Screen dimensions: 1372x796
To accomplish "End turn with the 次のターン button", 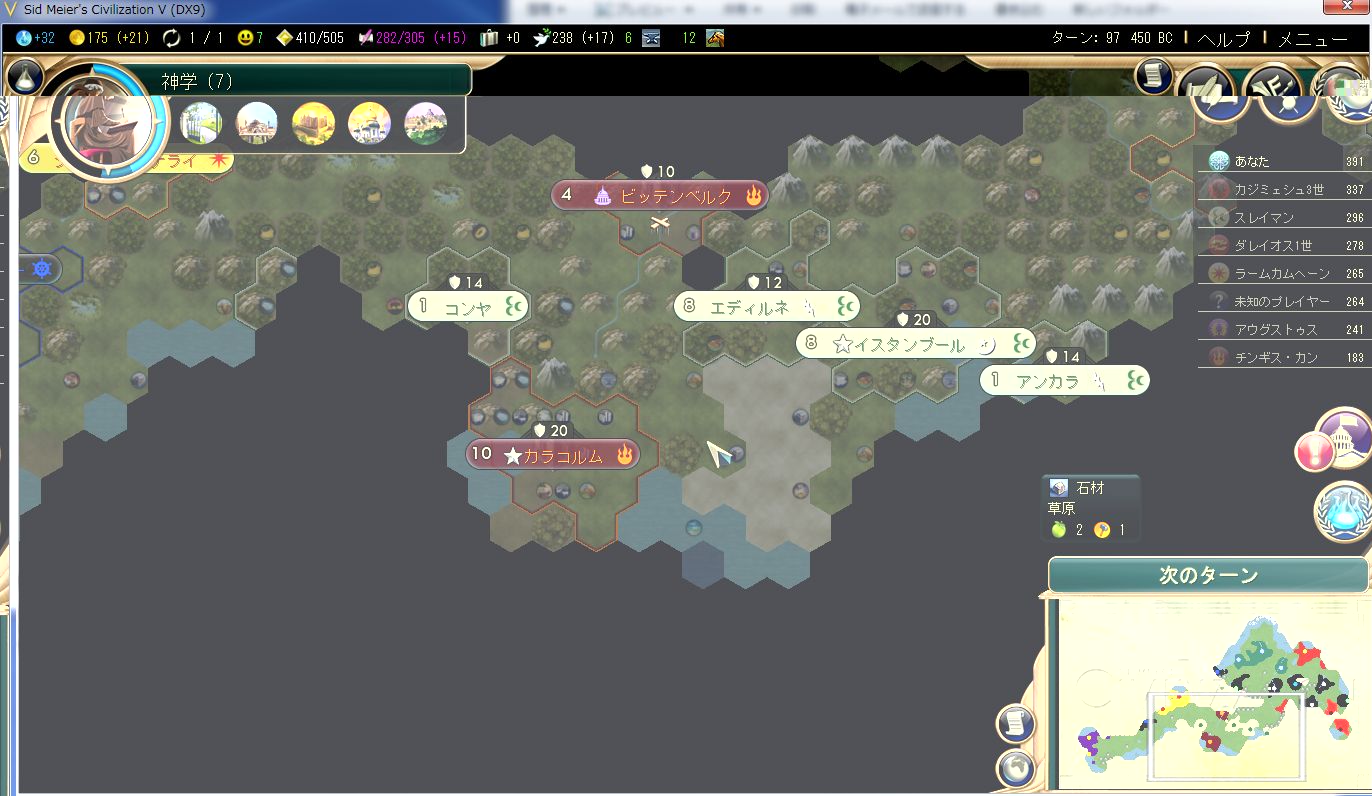I will click(x=1208, y=576).
